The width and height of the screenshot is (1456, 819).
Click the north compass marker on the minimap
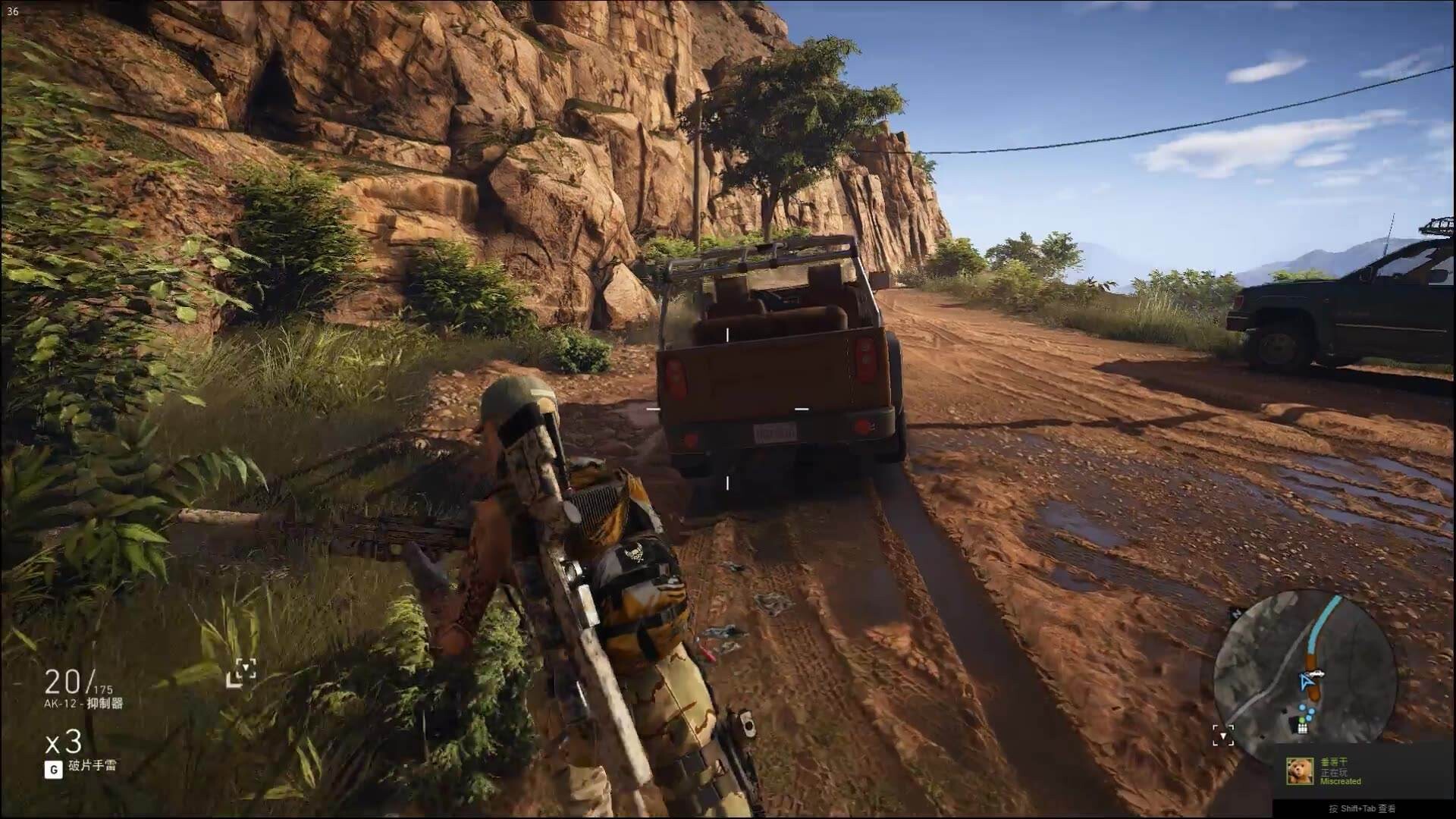click(1235, 614)
